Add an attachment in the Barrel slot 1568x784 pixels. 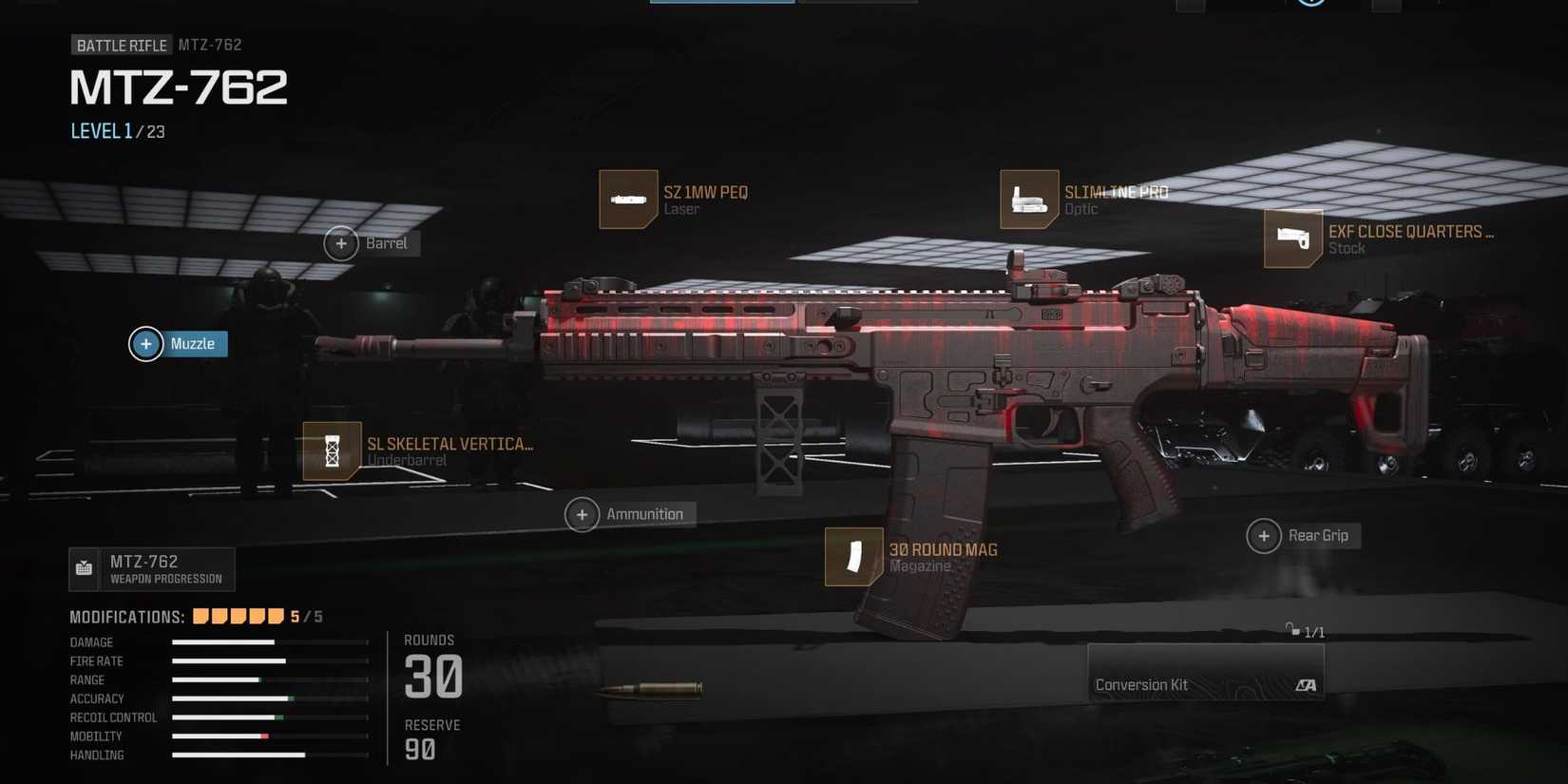click(340, 243)
